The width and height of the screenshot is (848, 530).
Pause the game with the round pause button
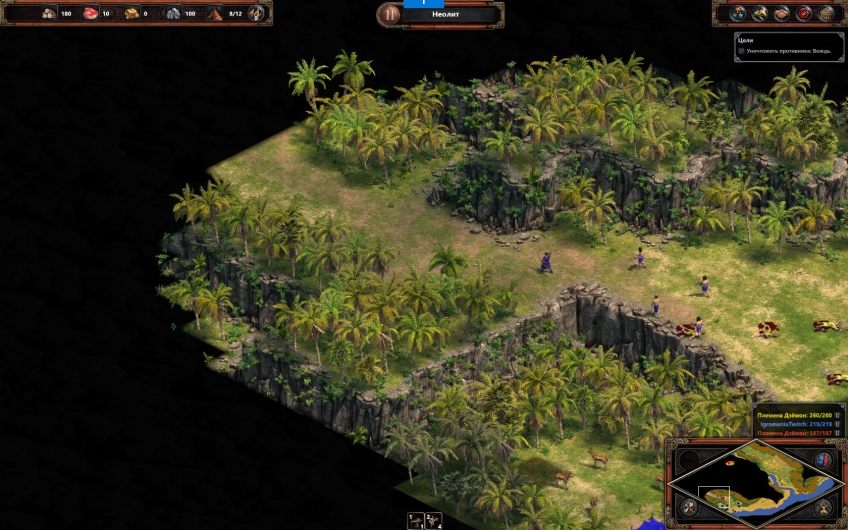[x=389, y=14]
